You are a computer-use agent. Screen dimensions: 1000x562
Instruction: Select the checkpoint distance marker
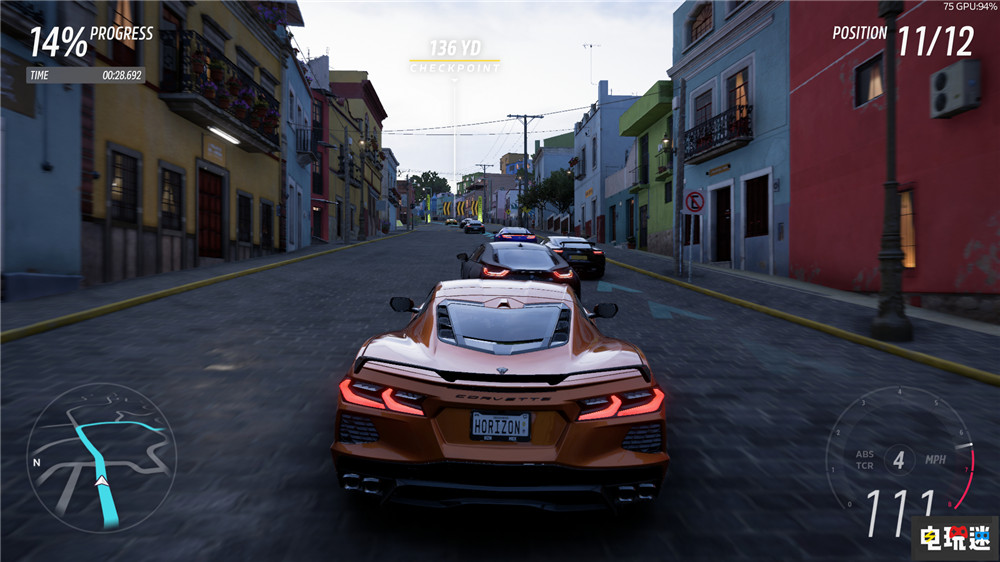click(454, 55)
